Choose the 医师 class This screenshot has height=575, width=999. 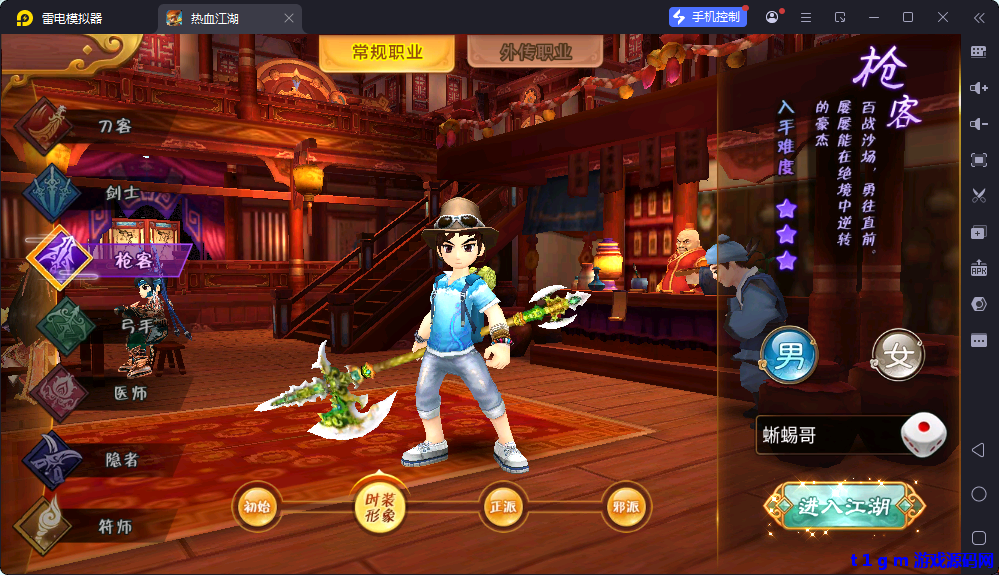tap(130, 393)
